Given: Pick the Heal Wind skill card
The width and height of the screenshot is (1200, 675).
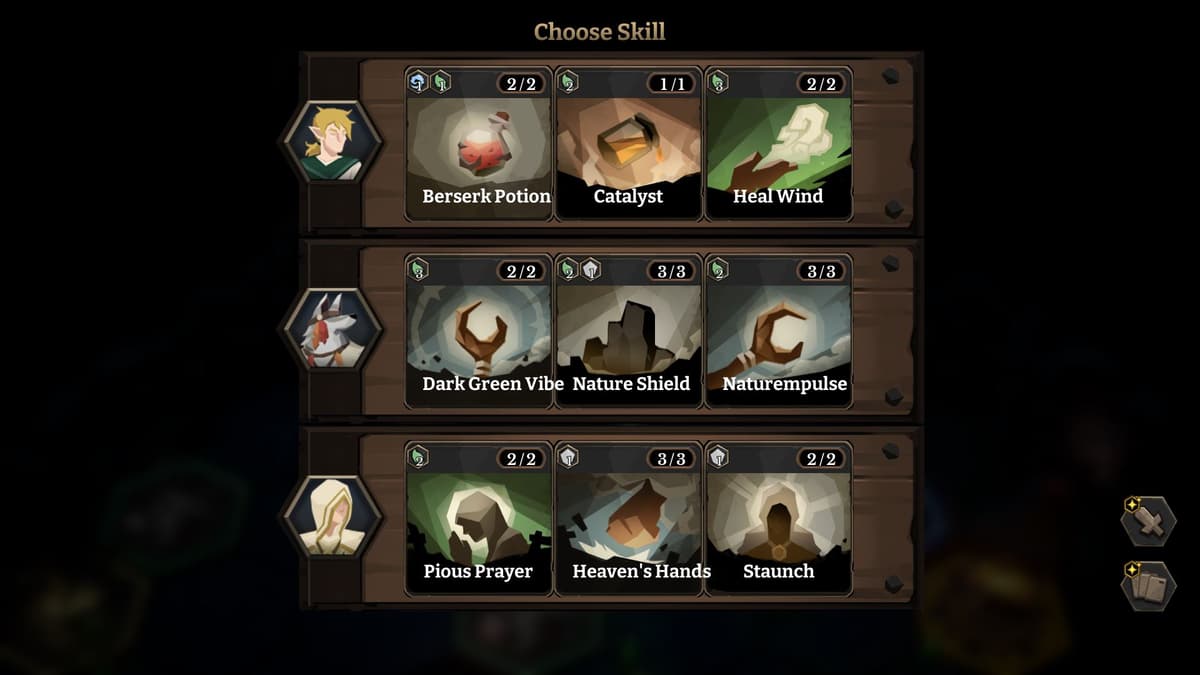Looking at the screenshot, I should pyautogui.click(x=779, y=145).
